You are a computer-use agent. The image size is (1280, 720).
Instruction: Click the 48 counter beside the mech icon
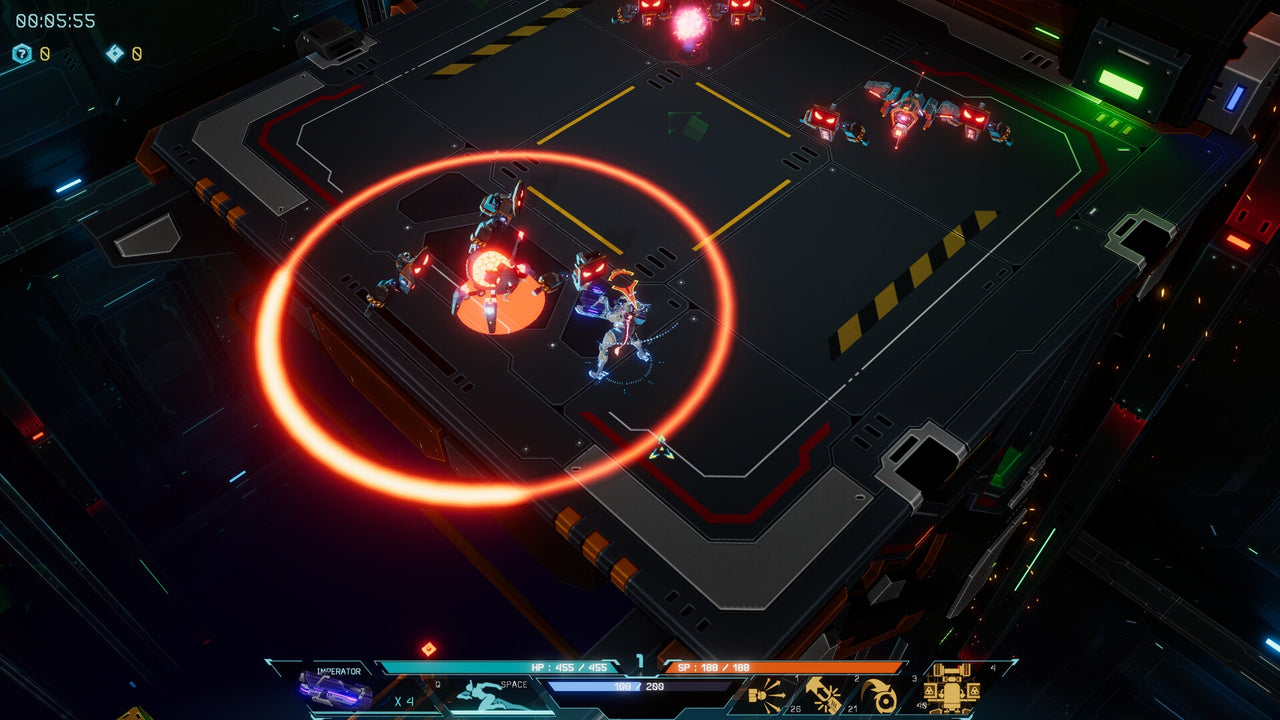(x=920, y=705)
